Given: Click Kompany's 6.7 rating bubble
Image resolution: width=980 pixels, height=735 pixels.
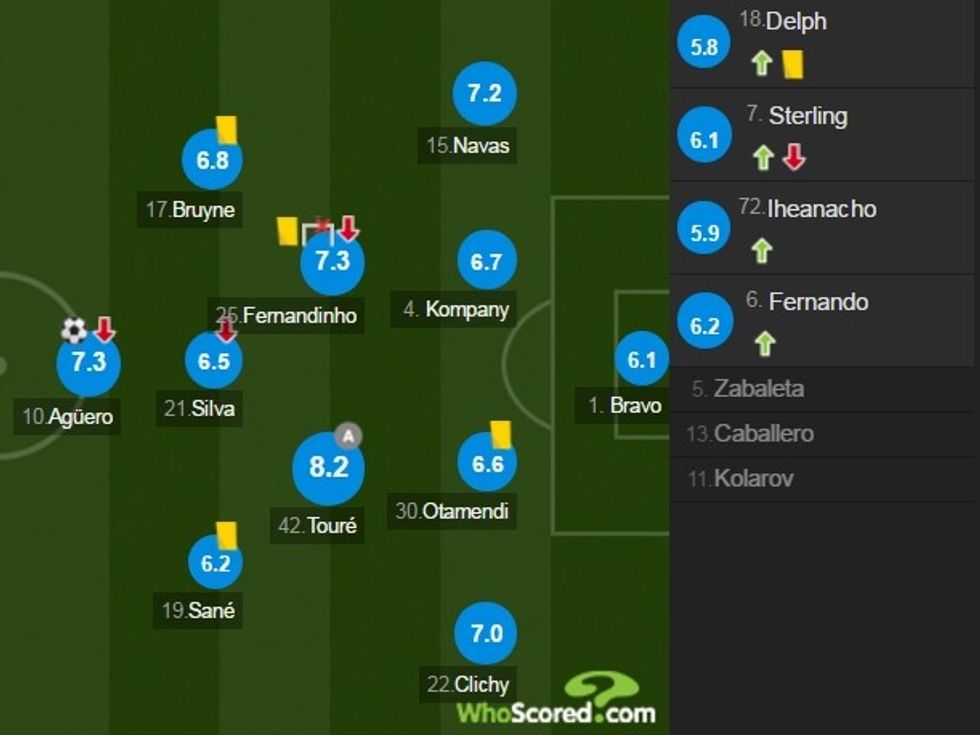Looking at the screenshot, I should (486, 262).
